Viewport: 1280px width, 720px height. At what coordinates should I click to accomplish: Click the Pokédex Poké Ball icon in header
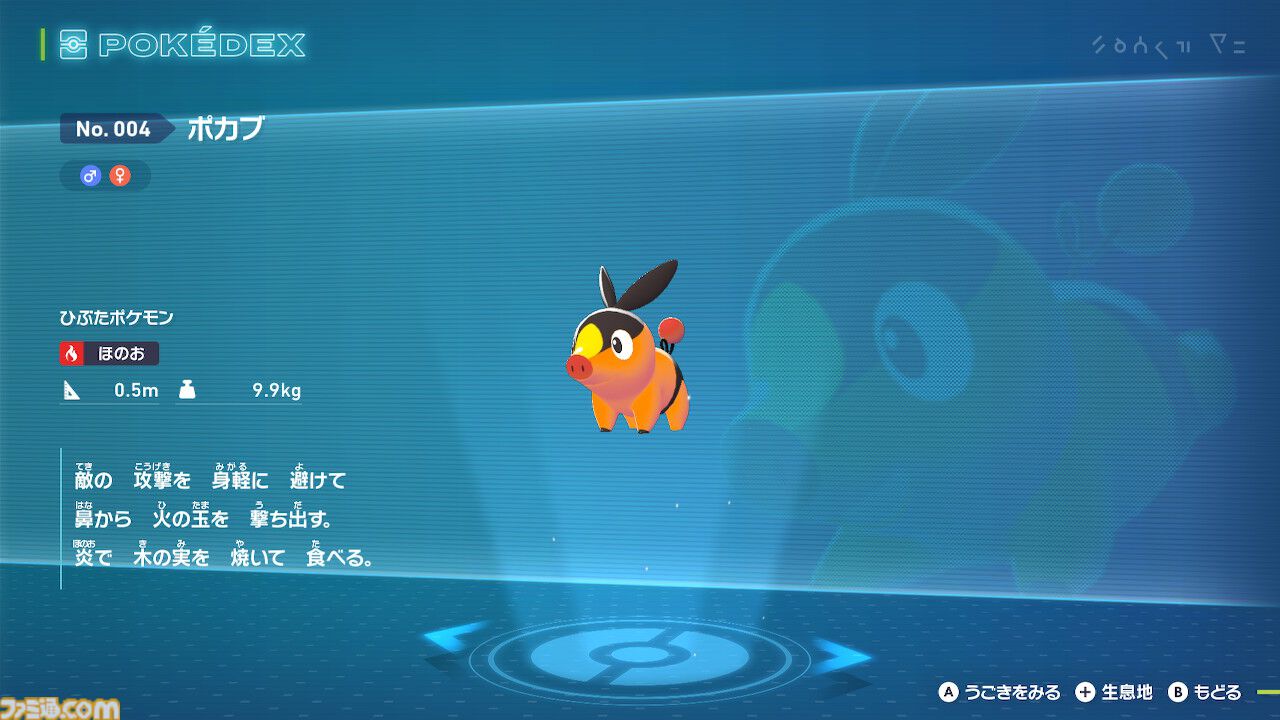75,45
